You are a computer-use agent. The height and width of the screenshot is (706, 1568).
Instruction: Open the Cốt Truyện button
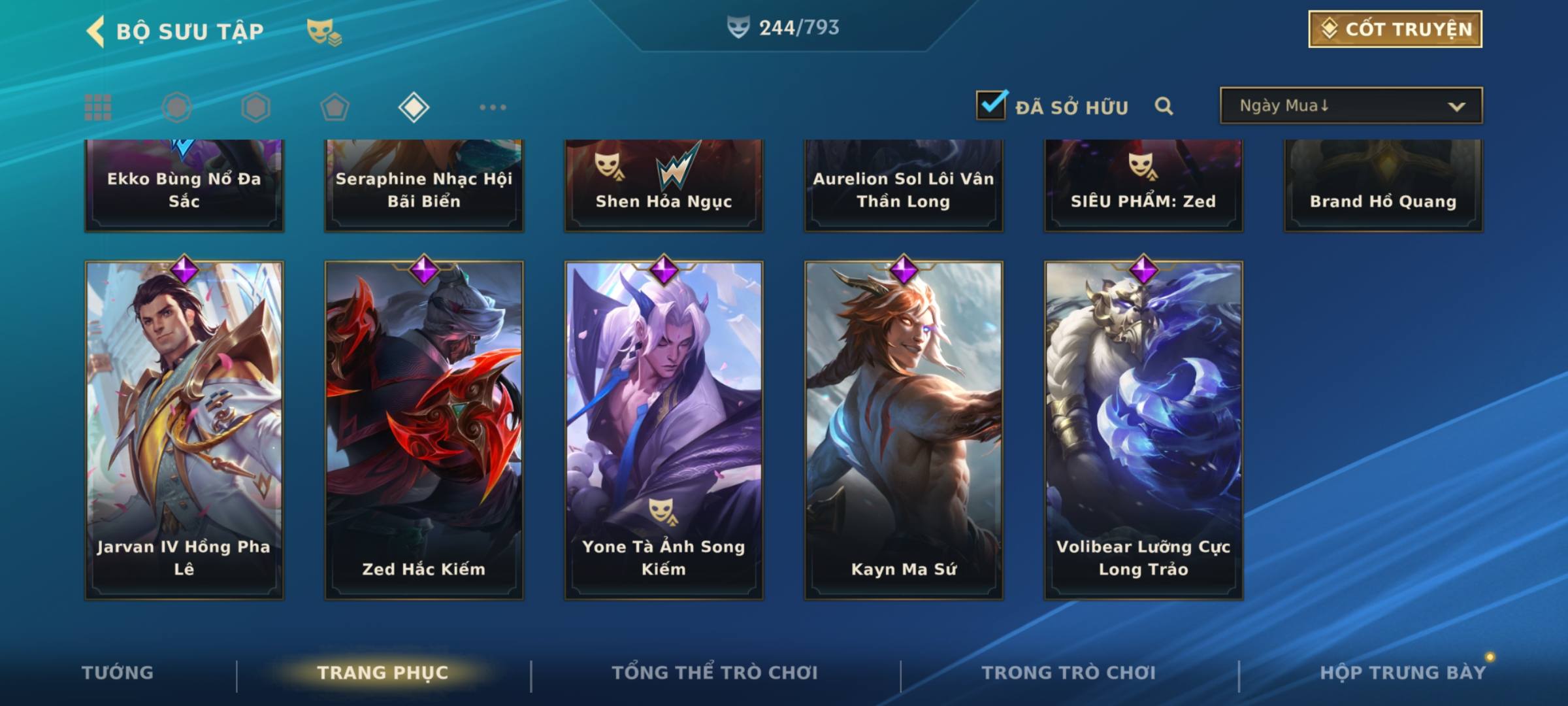(1395, 29)
